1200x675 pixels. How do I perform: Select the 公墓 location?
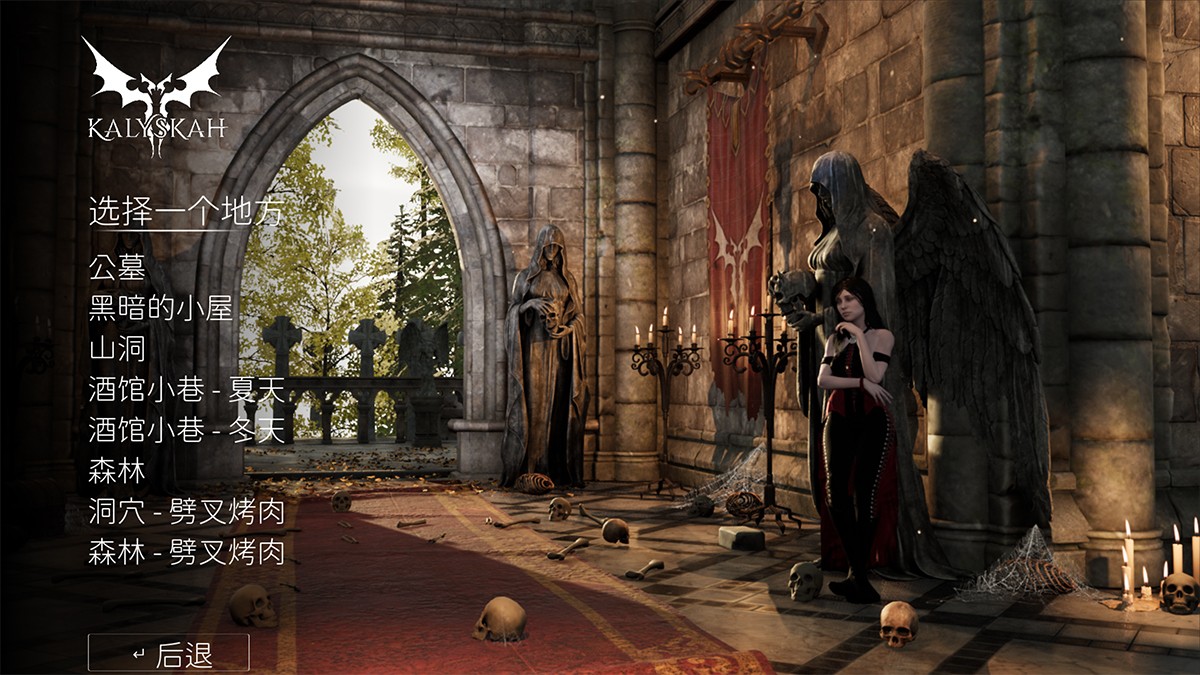click(x=117, y=268)
